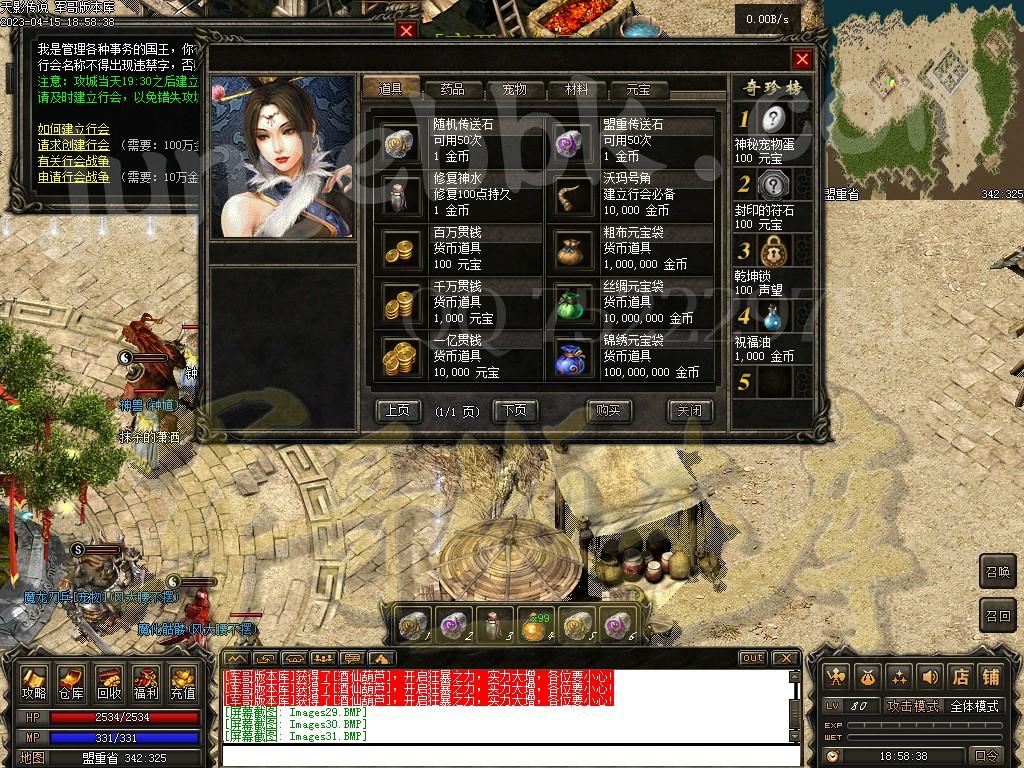Select the 一亿贯钱 coin pile item

coord(403,357)
